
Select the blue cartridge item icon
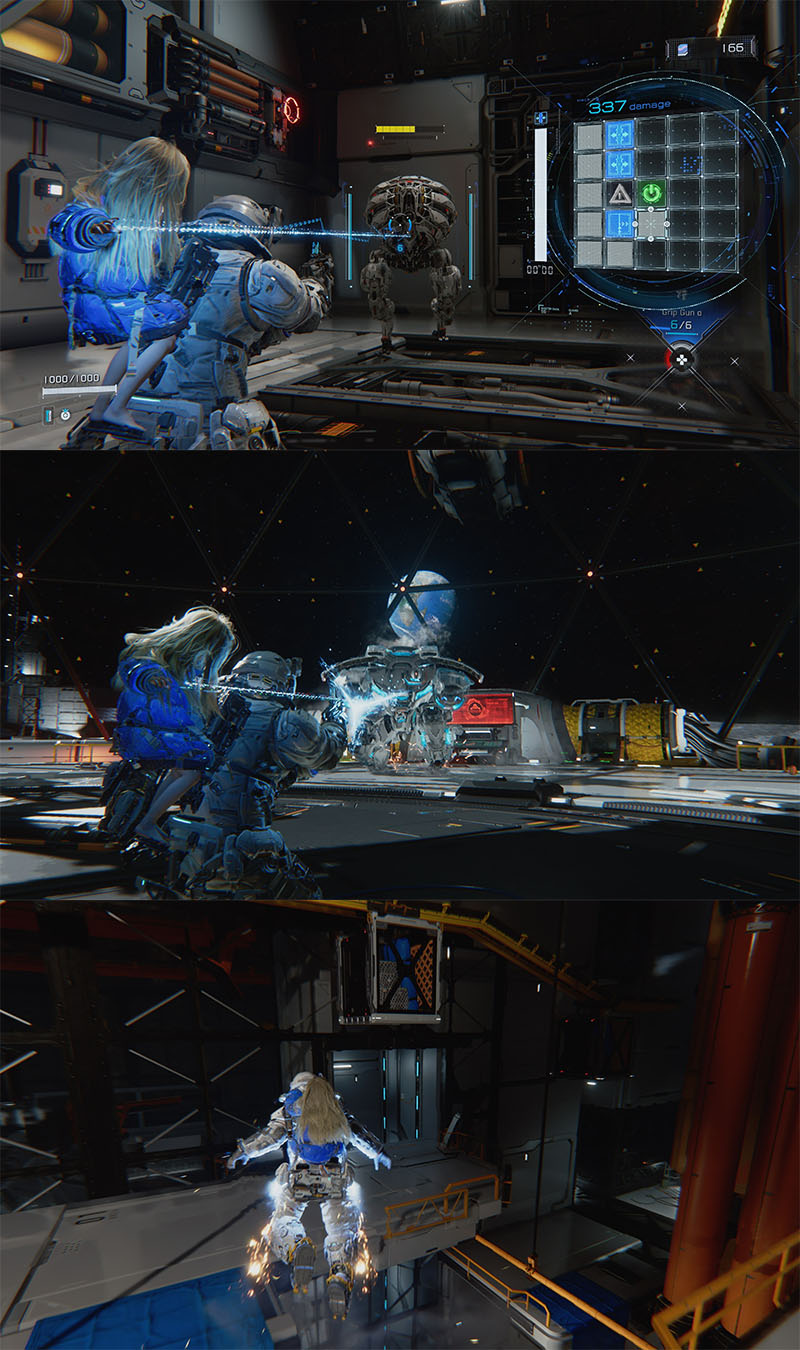click(48, 414)
